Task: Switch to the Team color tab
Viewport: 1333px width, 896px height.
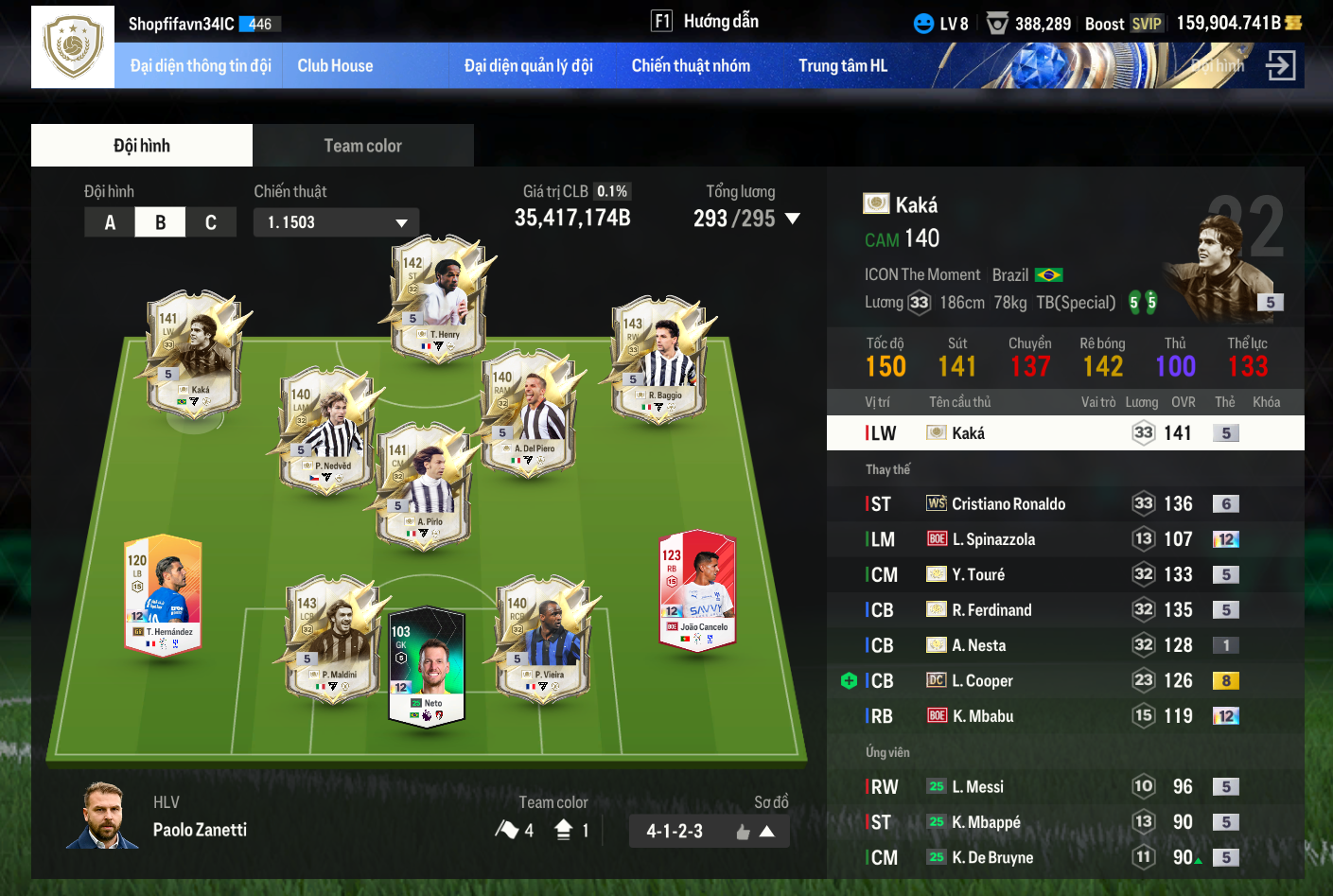Action: (362, 146)
